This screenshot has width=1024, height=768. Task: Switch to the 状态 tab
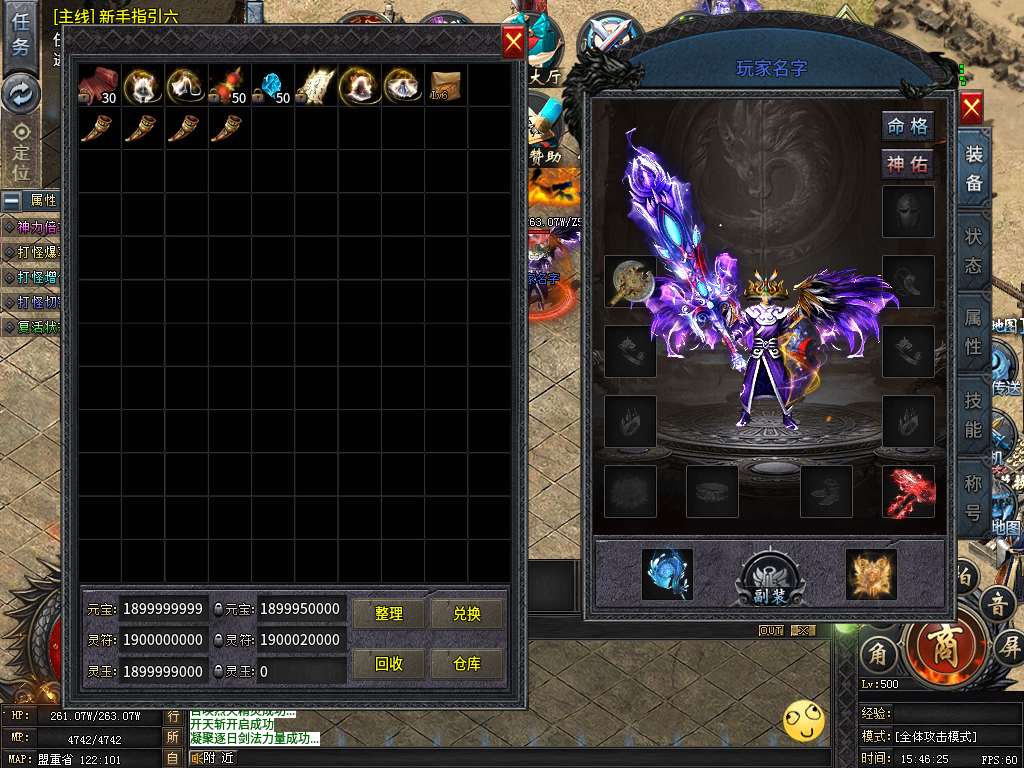point(973,252)
